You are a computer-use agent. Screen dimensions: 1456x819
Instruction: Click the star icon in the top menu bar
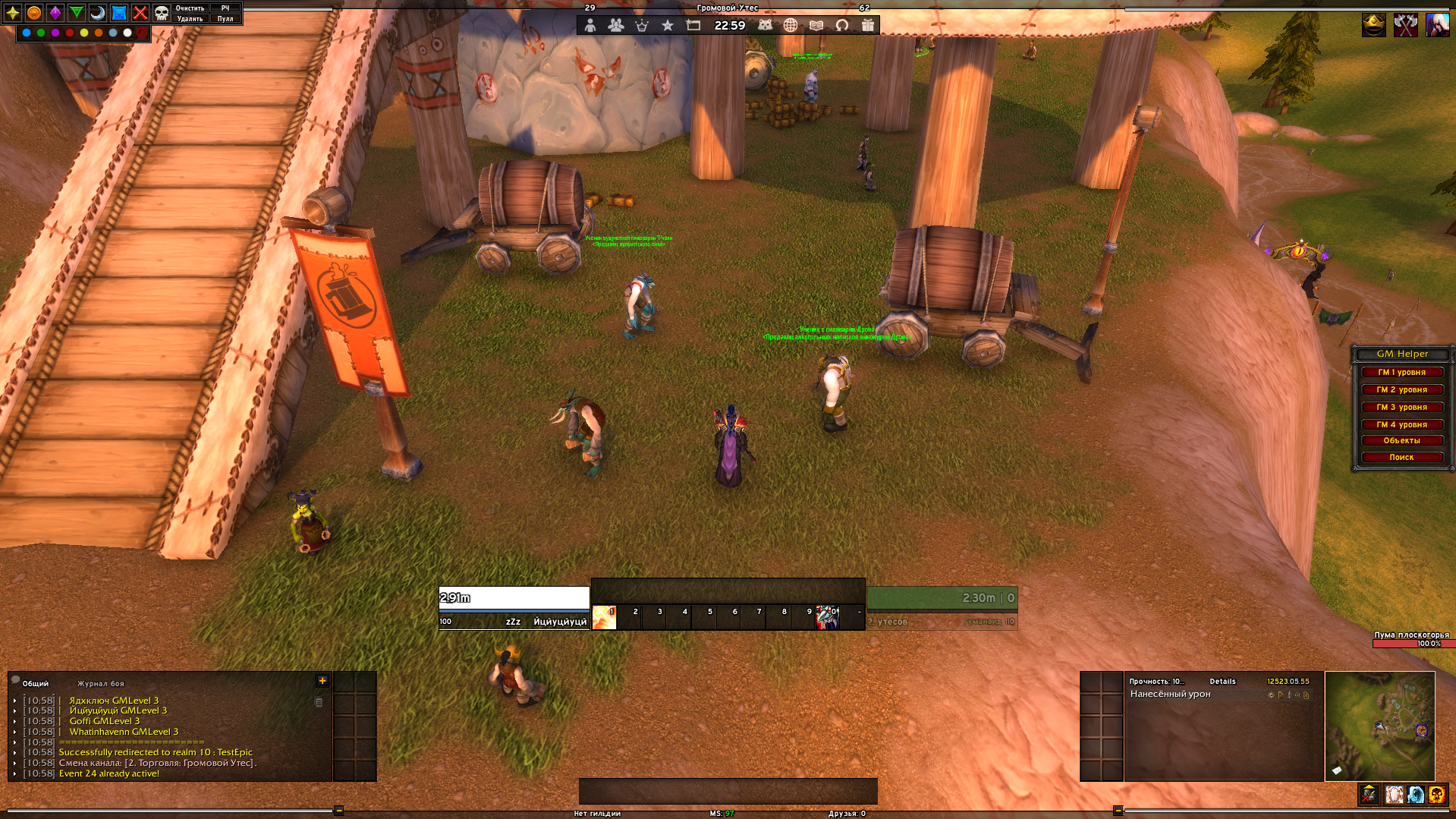coord(668,25)
